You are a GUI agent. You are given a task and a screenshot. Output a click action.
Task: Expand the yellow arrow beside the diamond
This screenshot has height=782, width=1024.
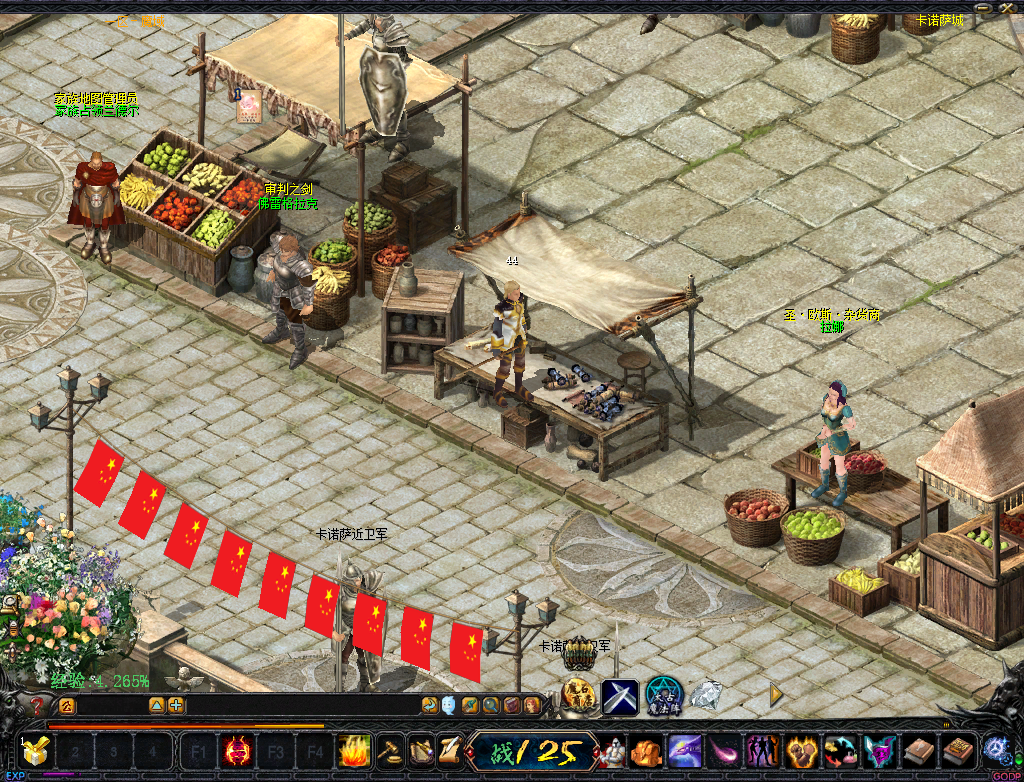tap(776, 693)
